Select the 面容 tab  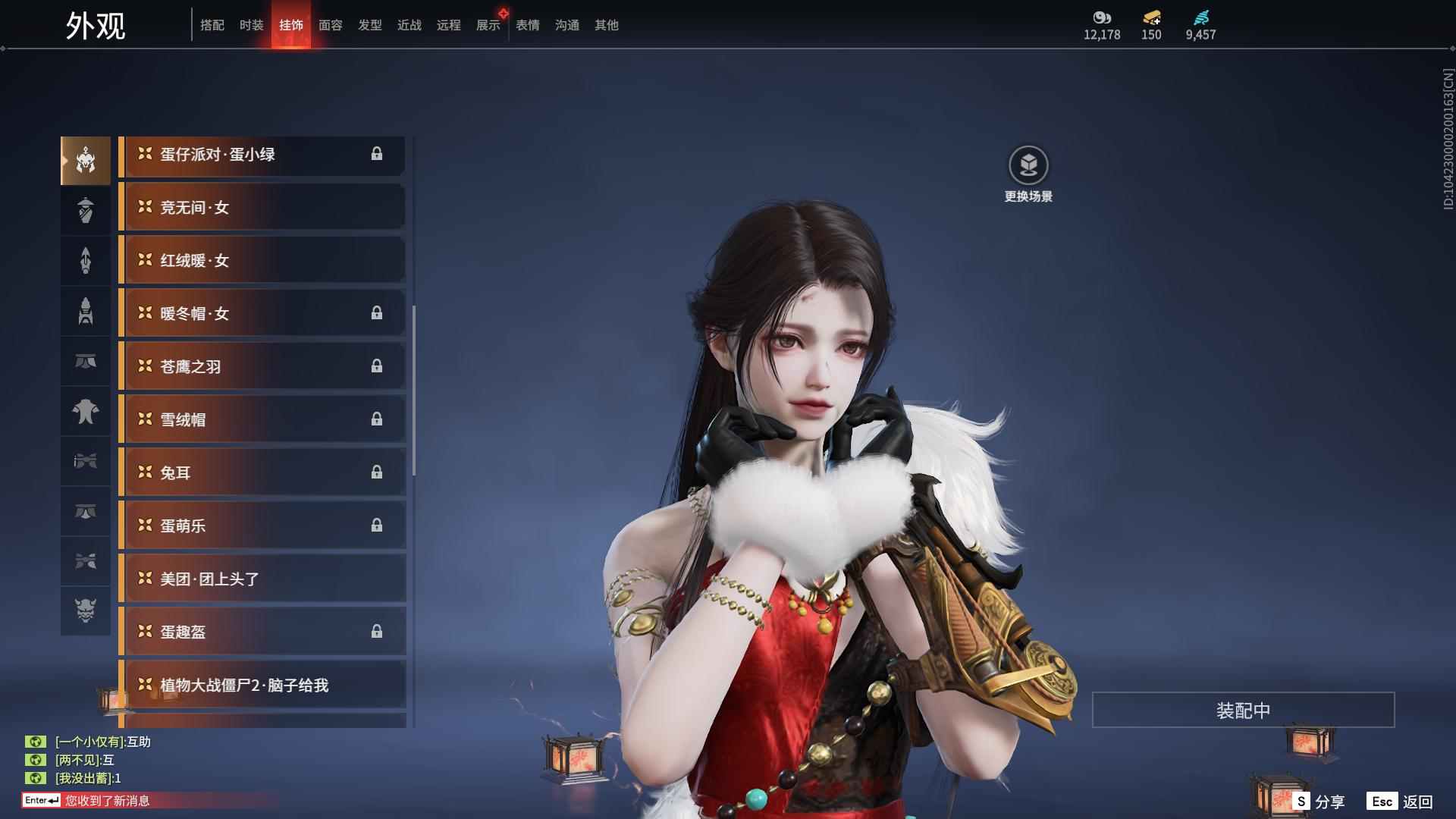[330, 25]
